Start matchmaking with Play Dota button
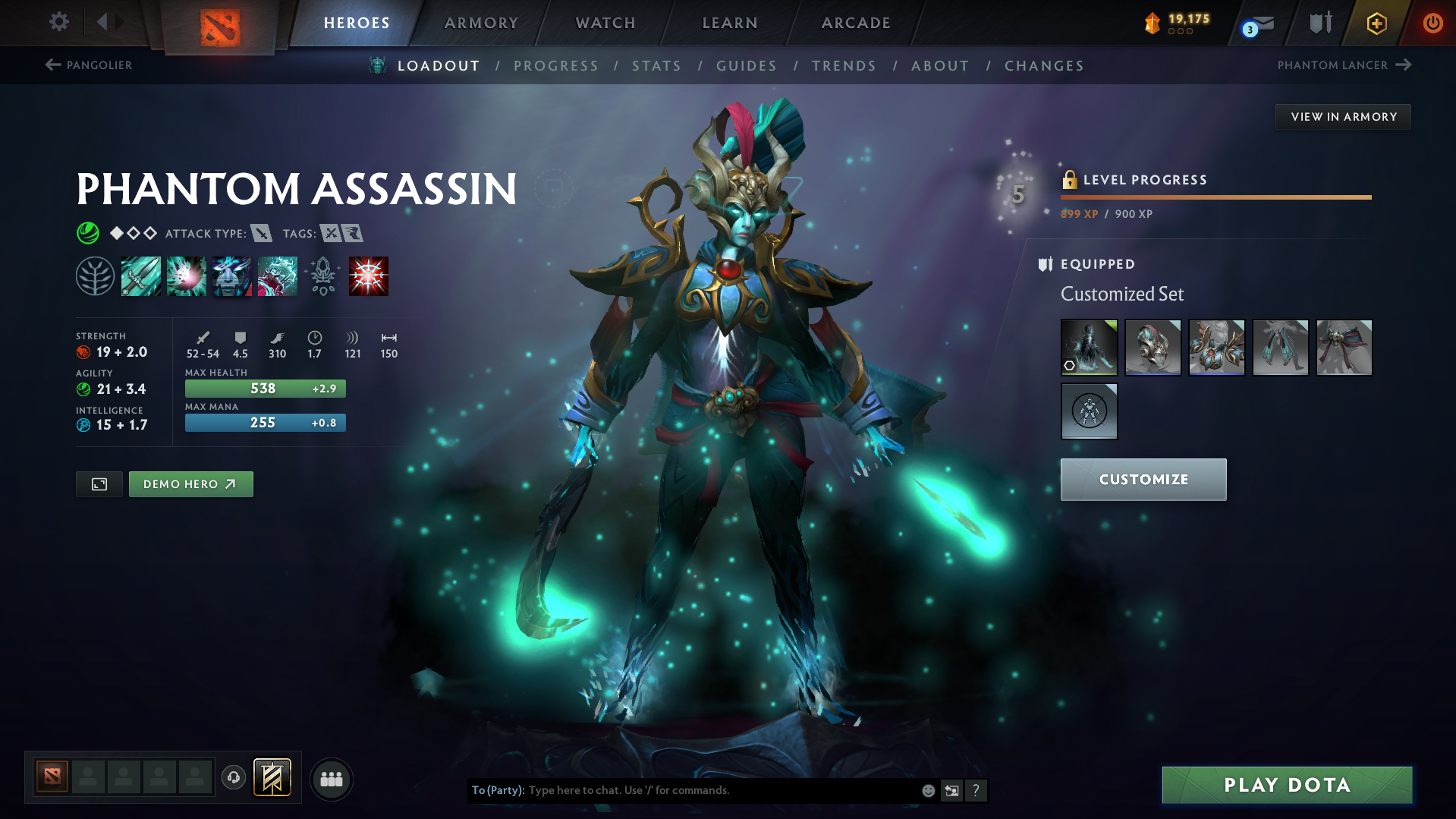This screenshot has width=1456, height=819. point(1287,785)
